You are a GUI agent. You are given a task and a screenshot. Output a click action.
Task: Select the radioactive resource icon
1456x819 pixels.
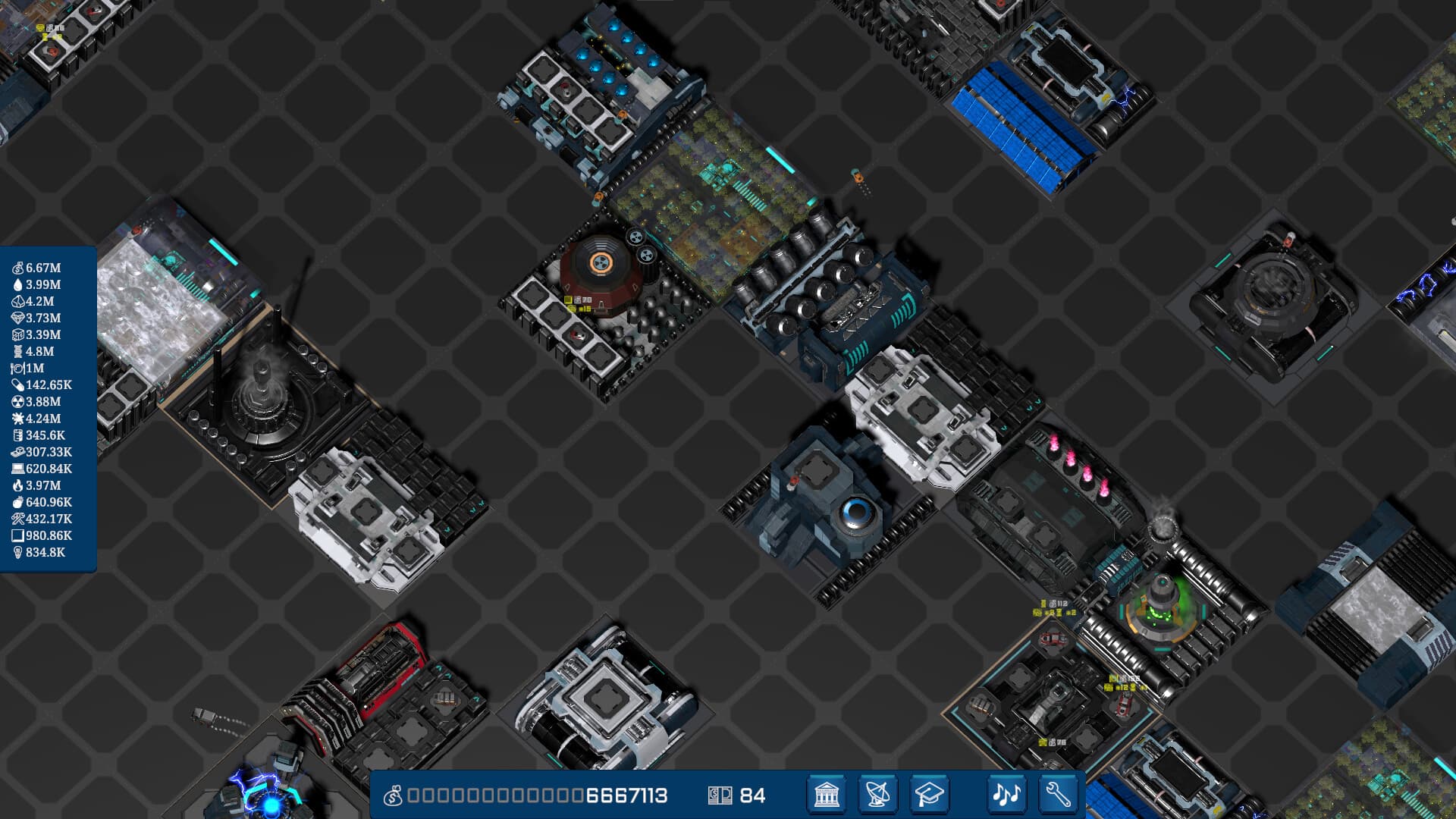pyautogui.click(x=17, y=402)
